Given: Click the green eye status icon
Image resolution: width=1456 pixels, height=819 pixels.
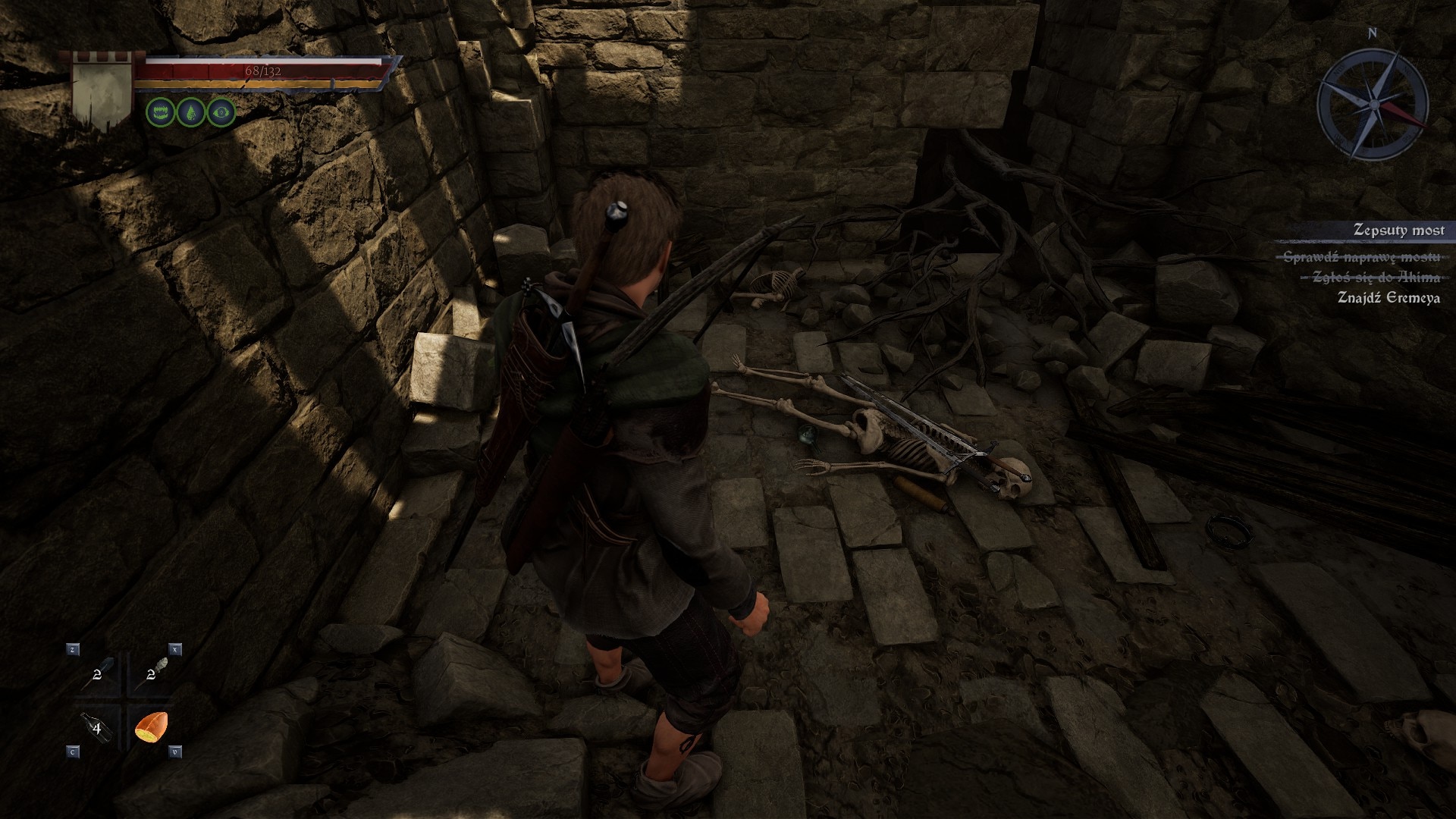Looking at the screenshot, I should 221,113.
